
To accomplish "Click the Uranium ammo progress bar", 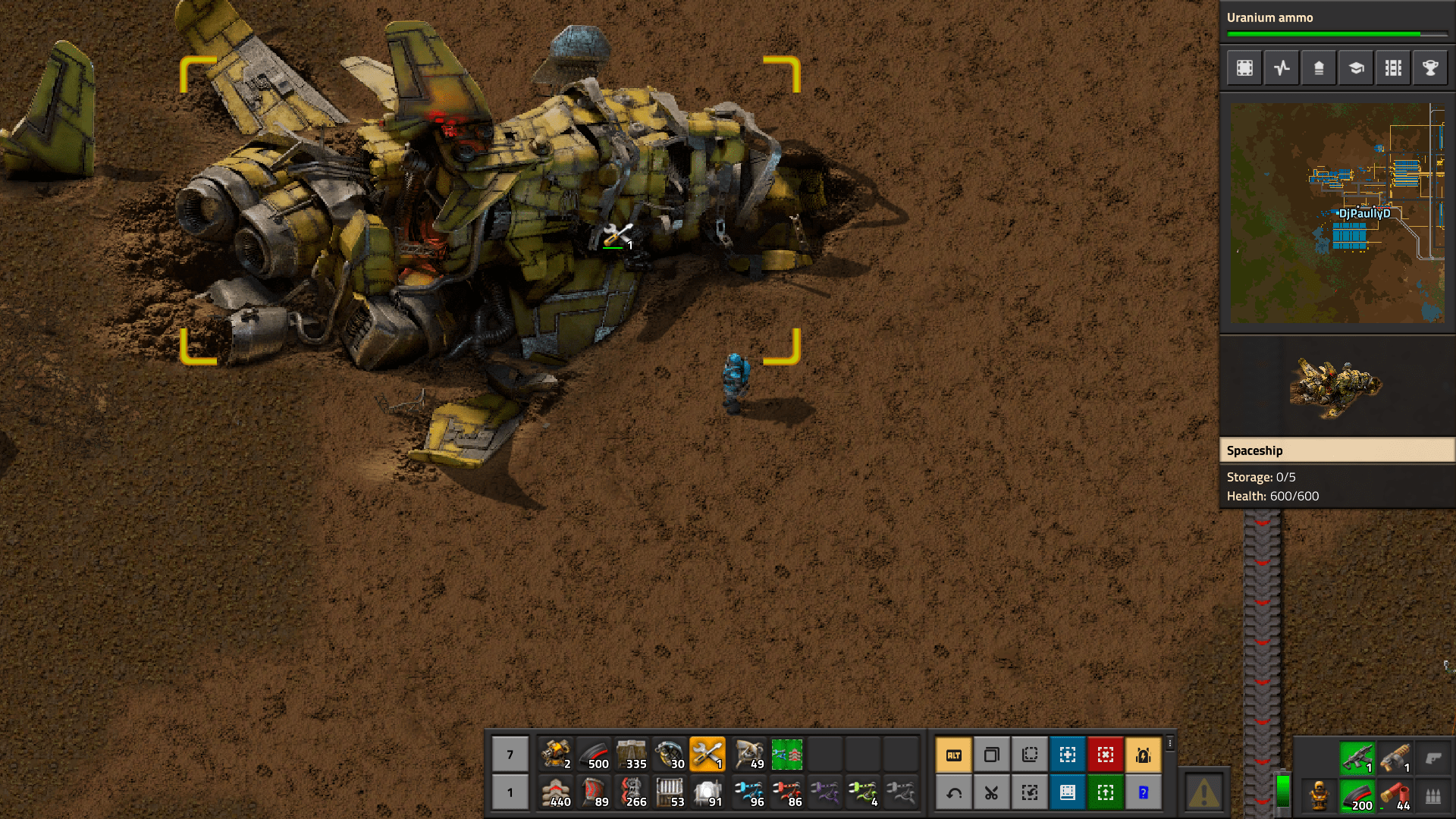I will pos(1336,33).
